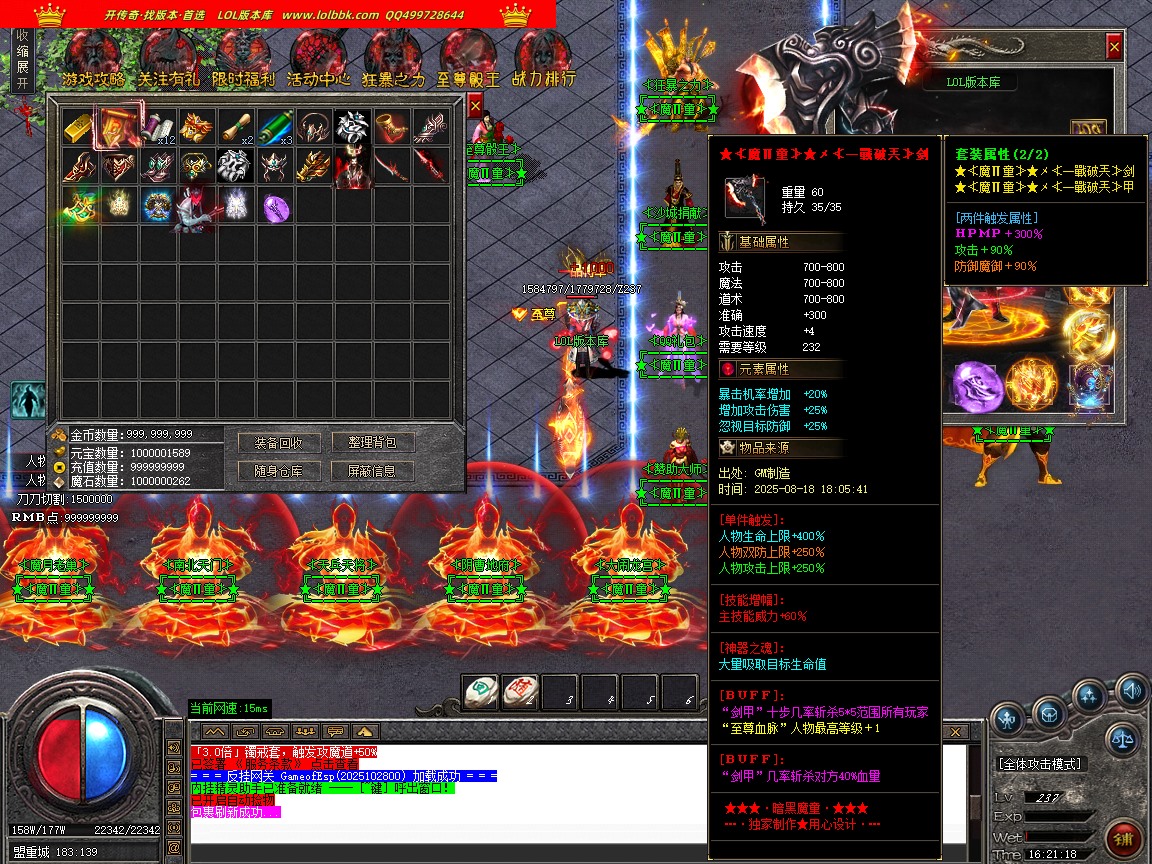Close the inventory bag window
Viewport: 1152px width, 864px height.
click(x=475, y=104)
